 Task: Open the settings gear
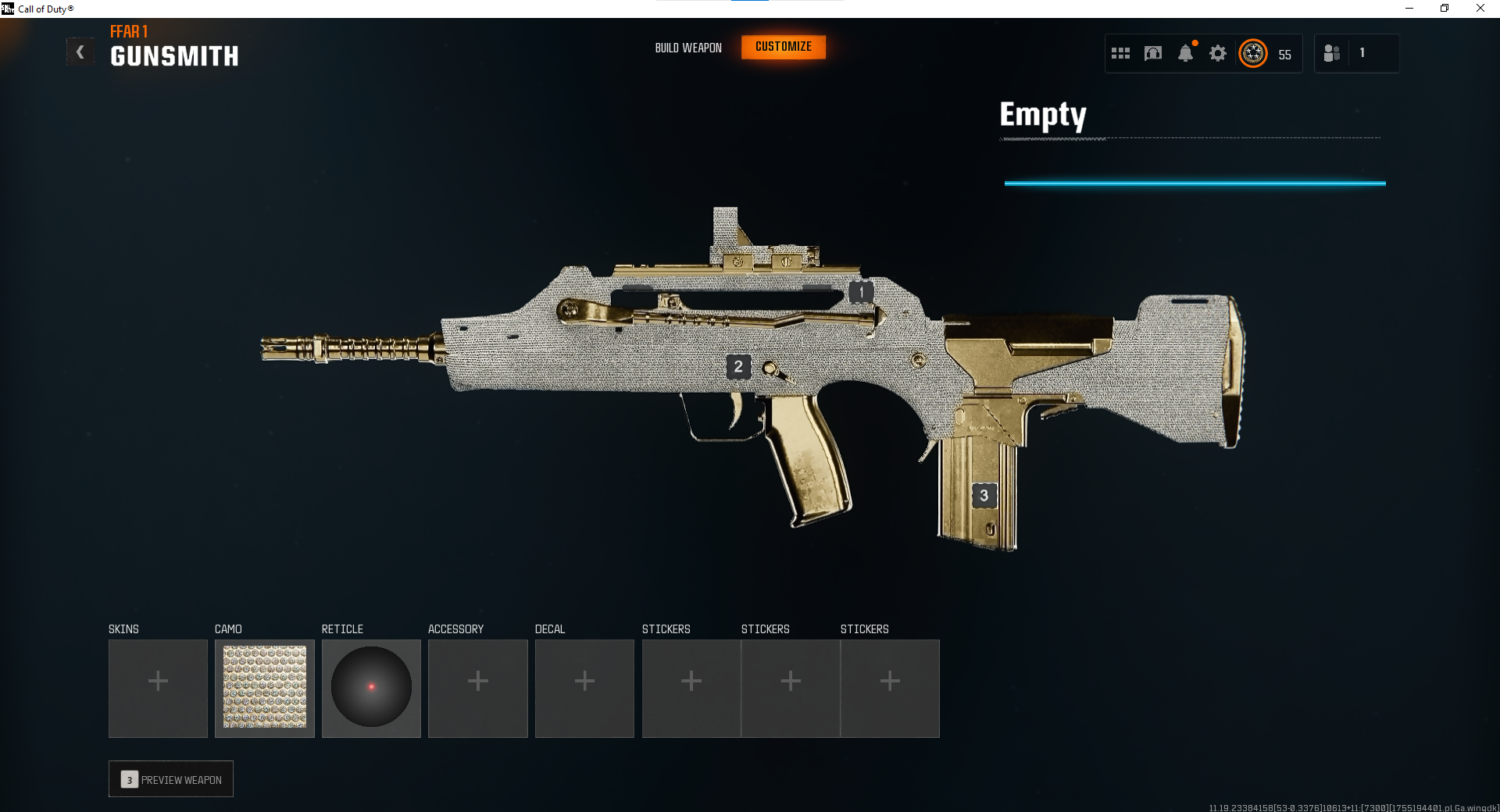pos(1217,53)
